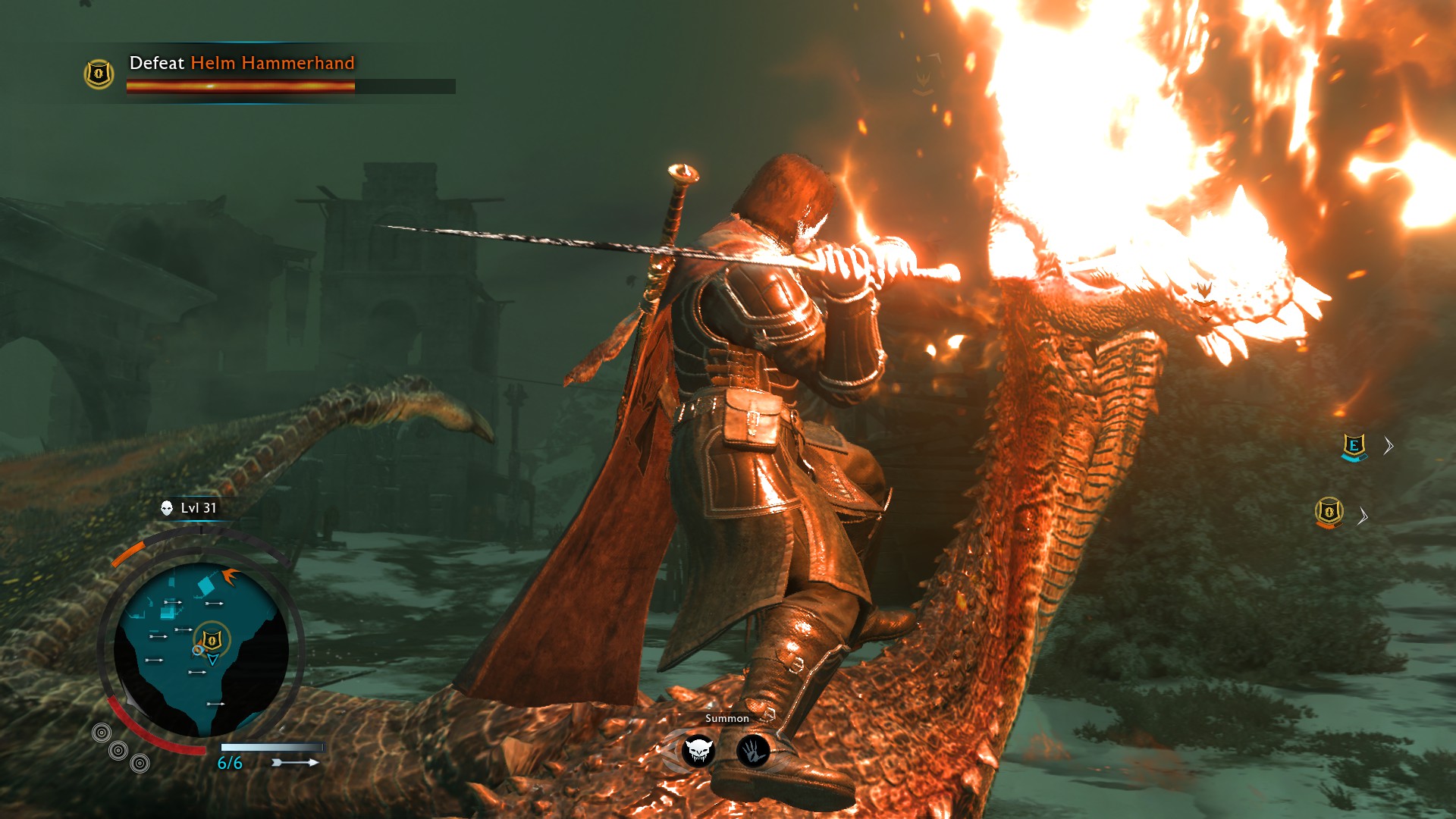Activate the hand Summon ability

tap(753, 752)
